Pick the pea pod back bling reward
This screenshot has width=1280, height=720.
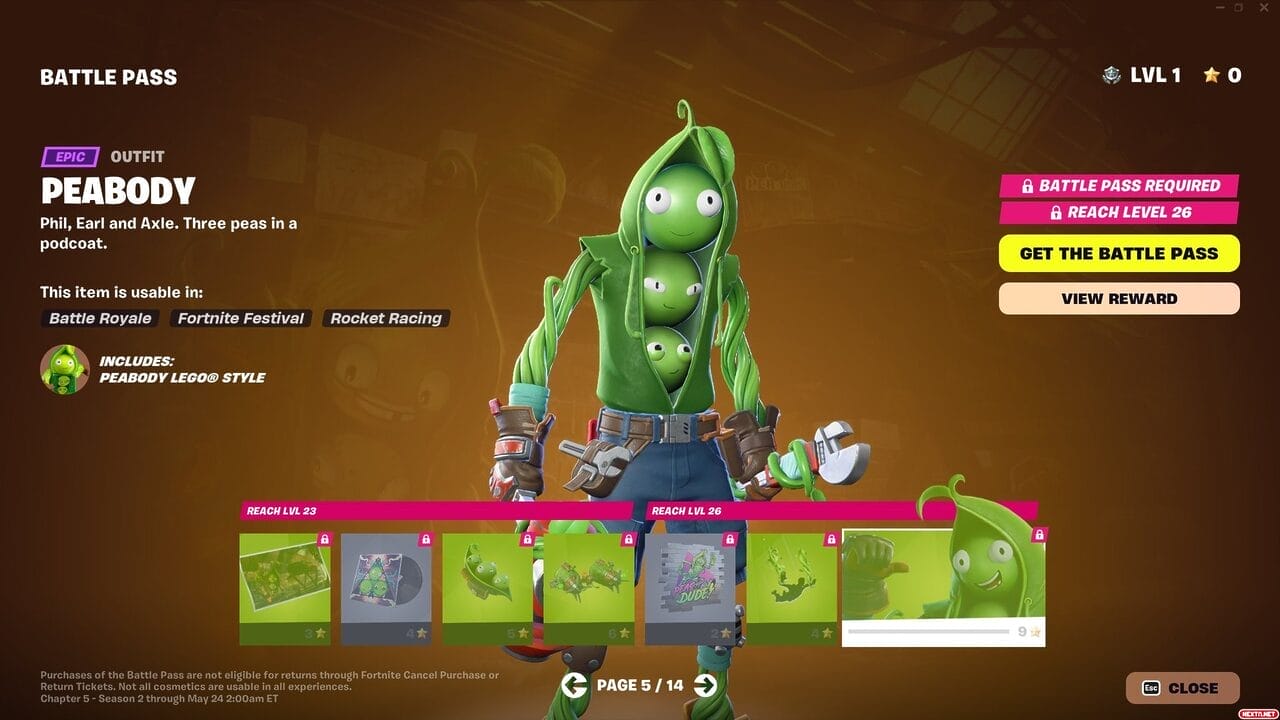(x=487, y=589)
